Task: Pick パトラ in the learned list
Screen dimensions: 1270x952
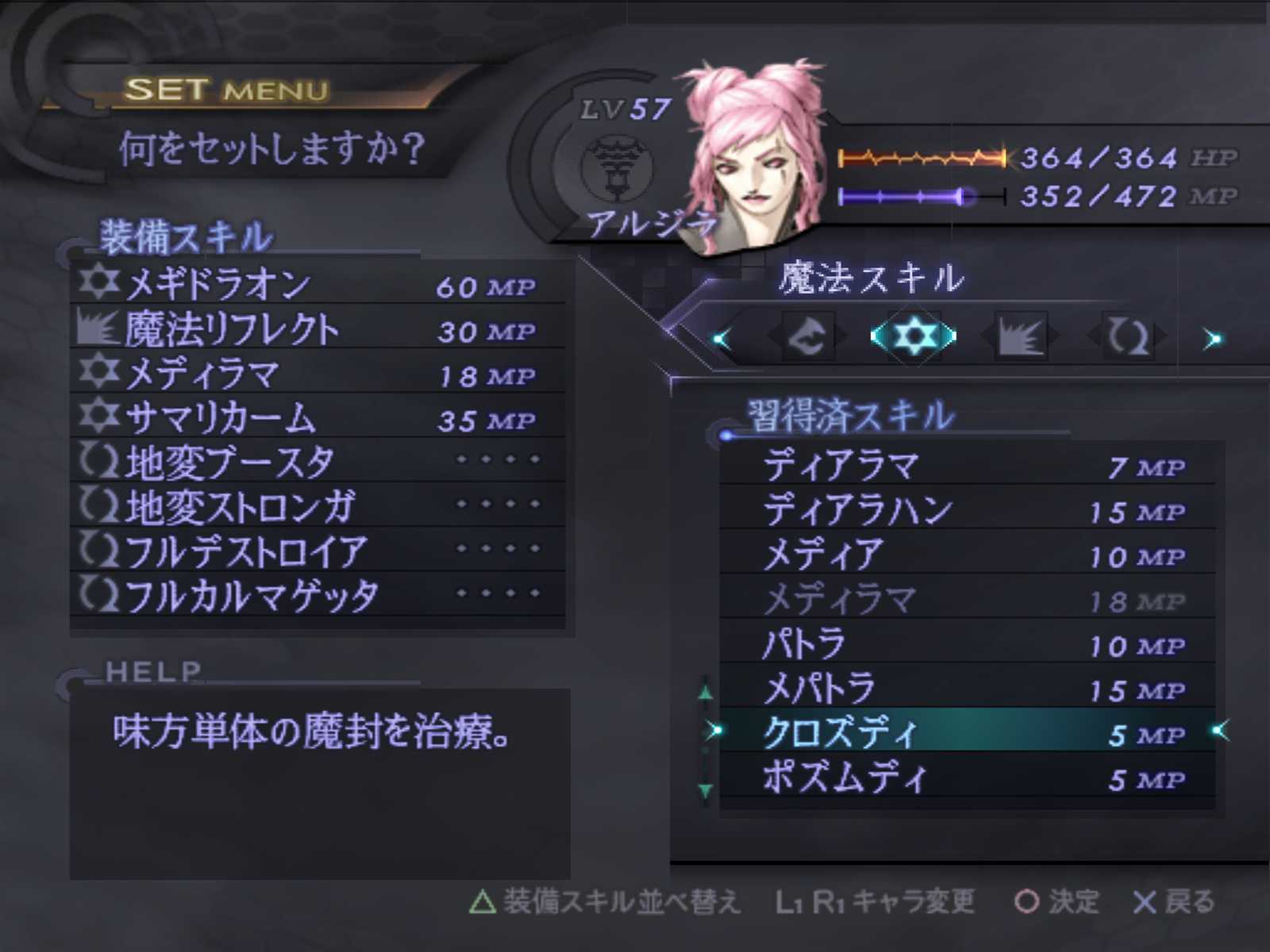Action: (968, 644)
